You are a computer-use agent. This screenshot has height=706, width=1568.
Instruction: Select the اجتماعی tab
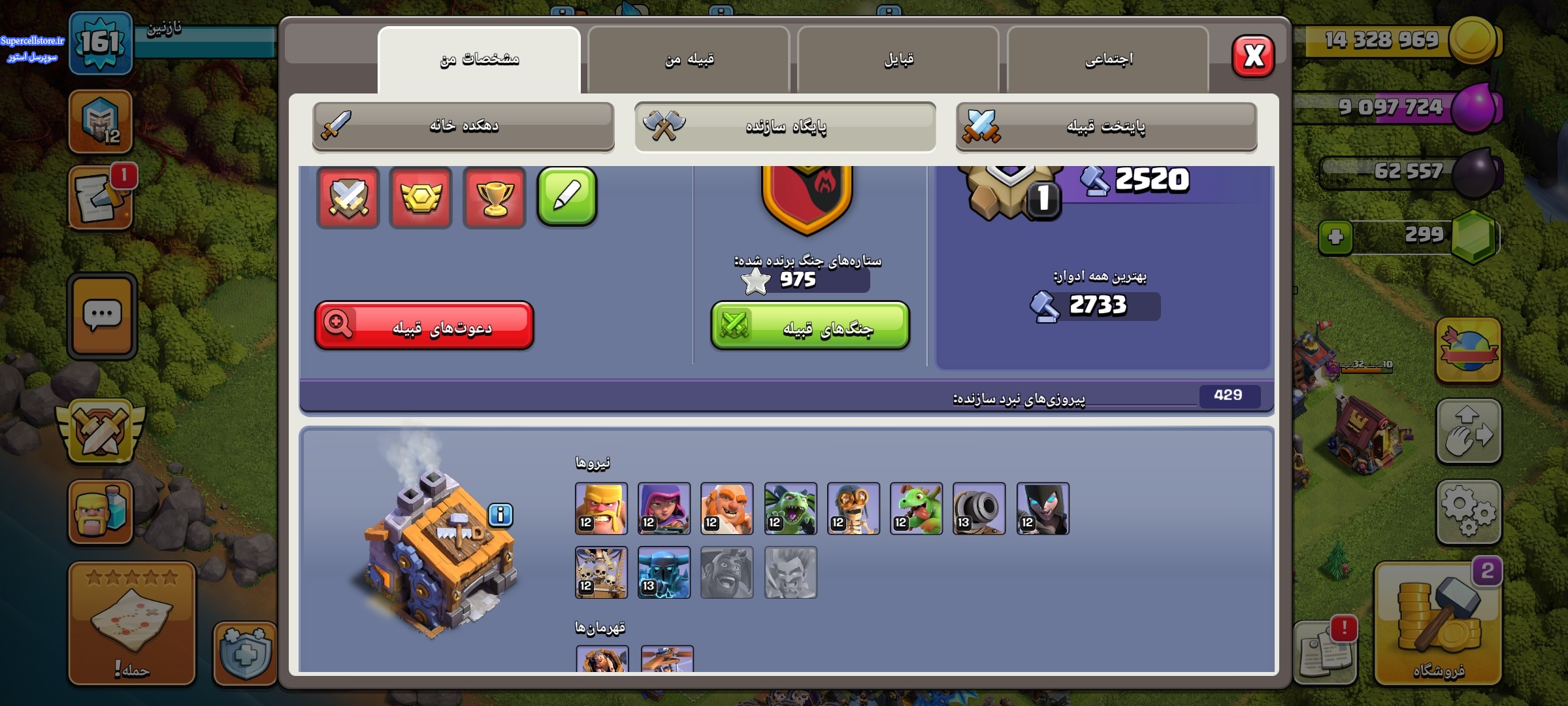1108,60
